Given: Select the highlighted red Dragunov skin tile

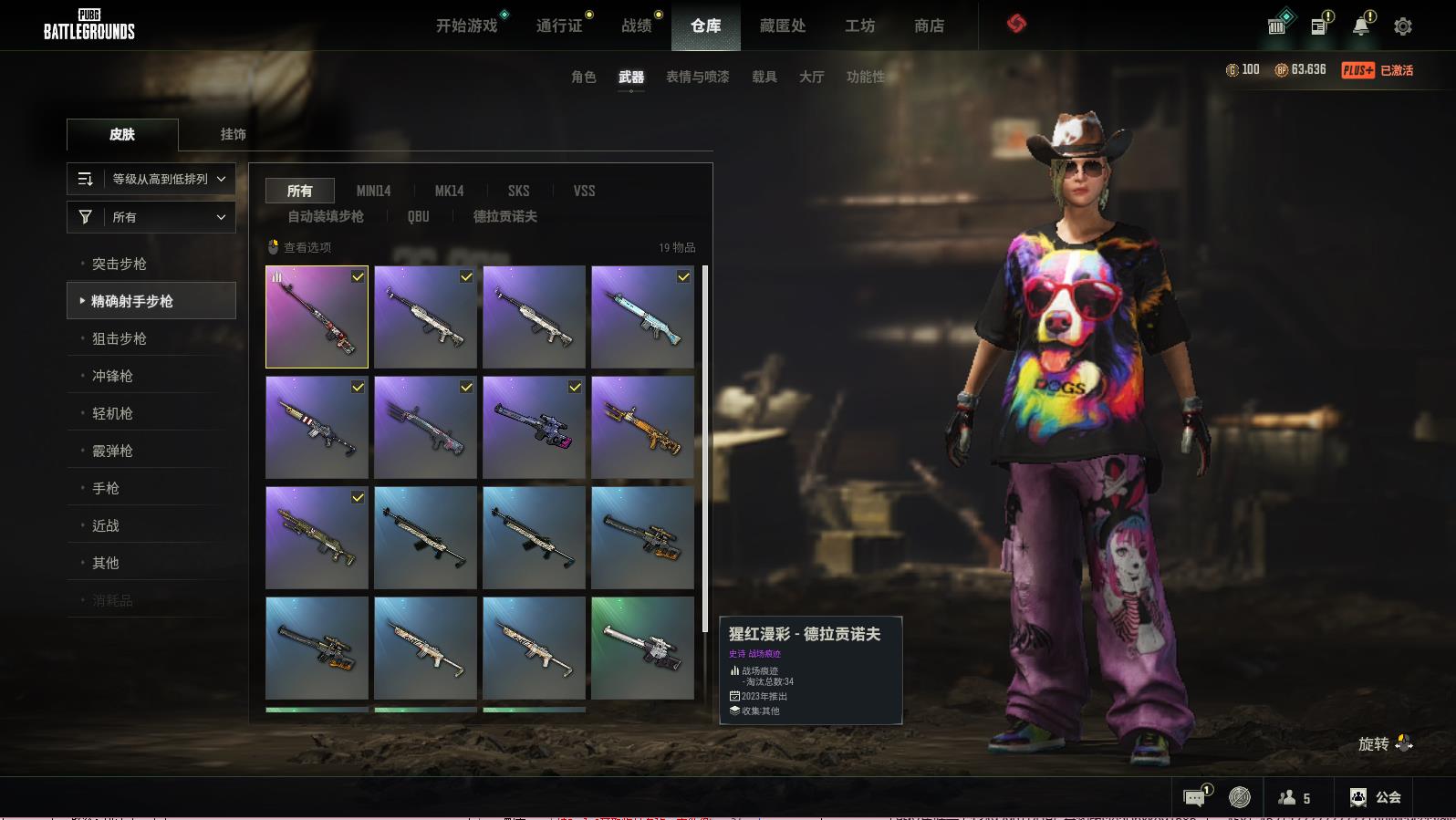Looking at the screenshot, I should [x=317, y=317].
